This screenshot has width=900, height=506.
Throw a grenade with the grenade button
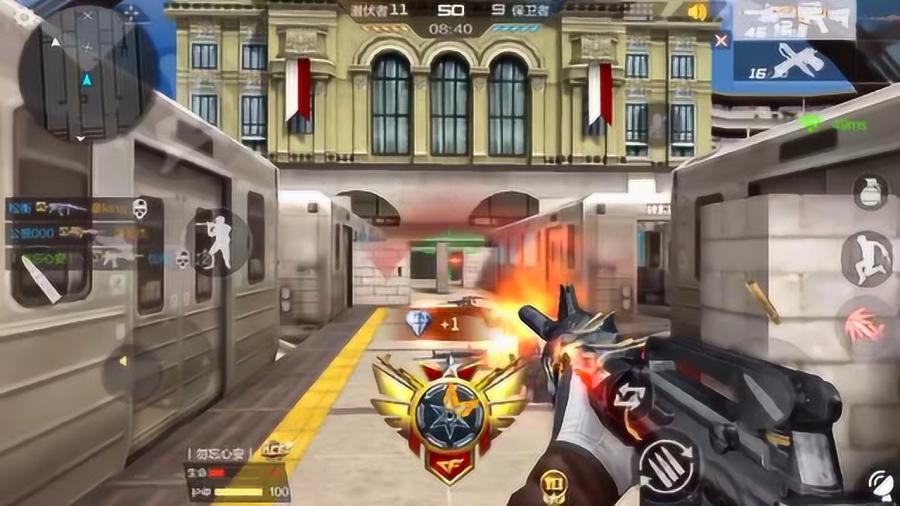[x=870, y=191]
